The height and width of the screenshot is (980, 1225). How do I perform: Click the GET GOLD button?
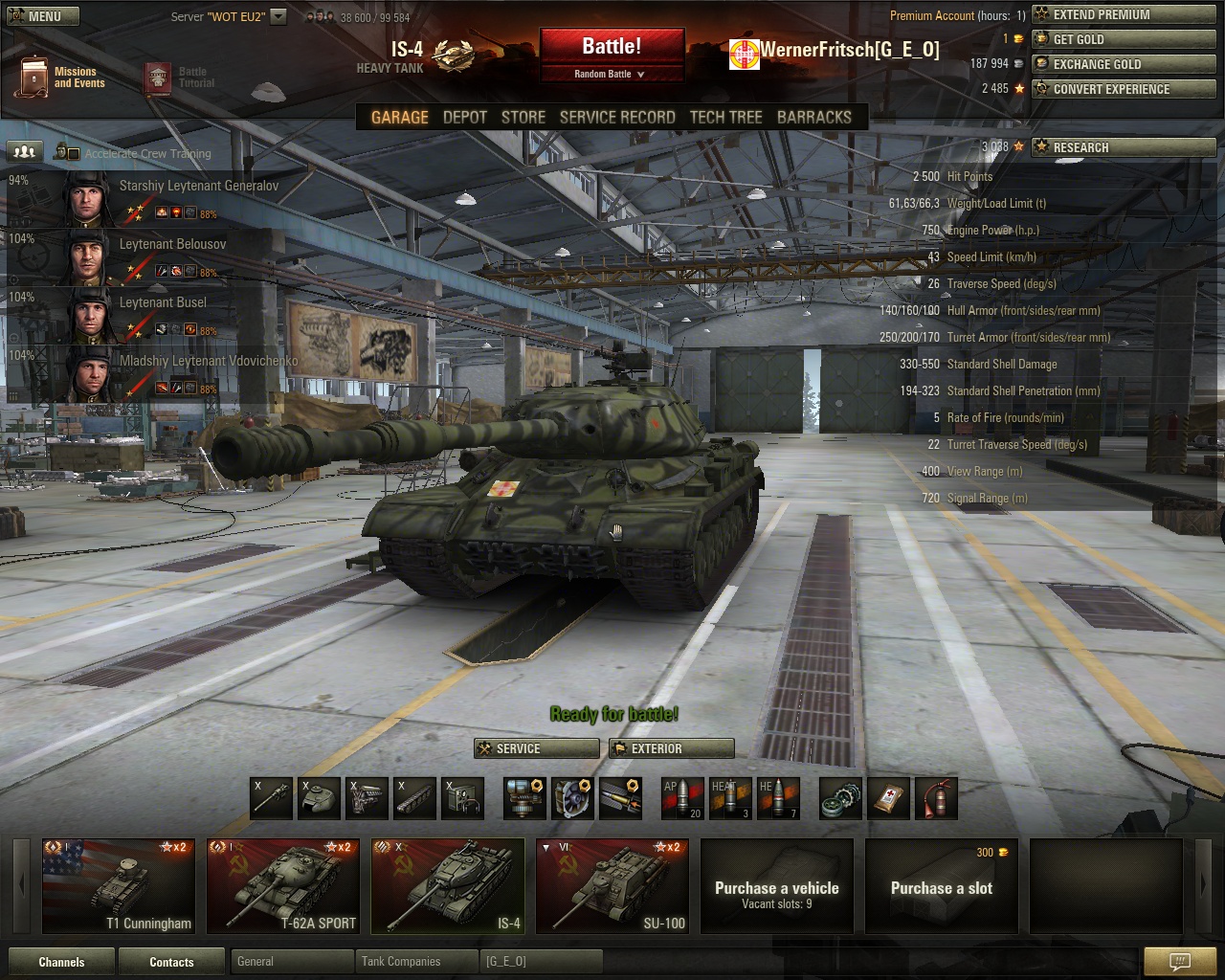click(1123, 39)
